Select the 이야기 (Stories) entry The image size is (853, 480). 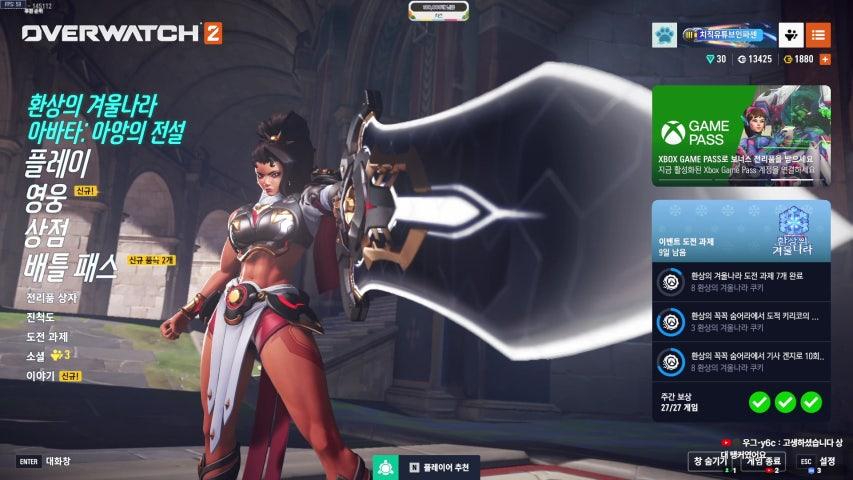pos(39,375)
